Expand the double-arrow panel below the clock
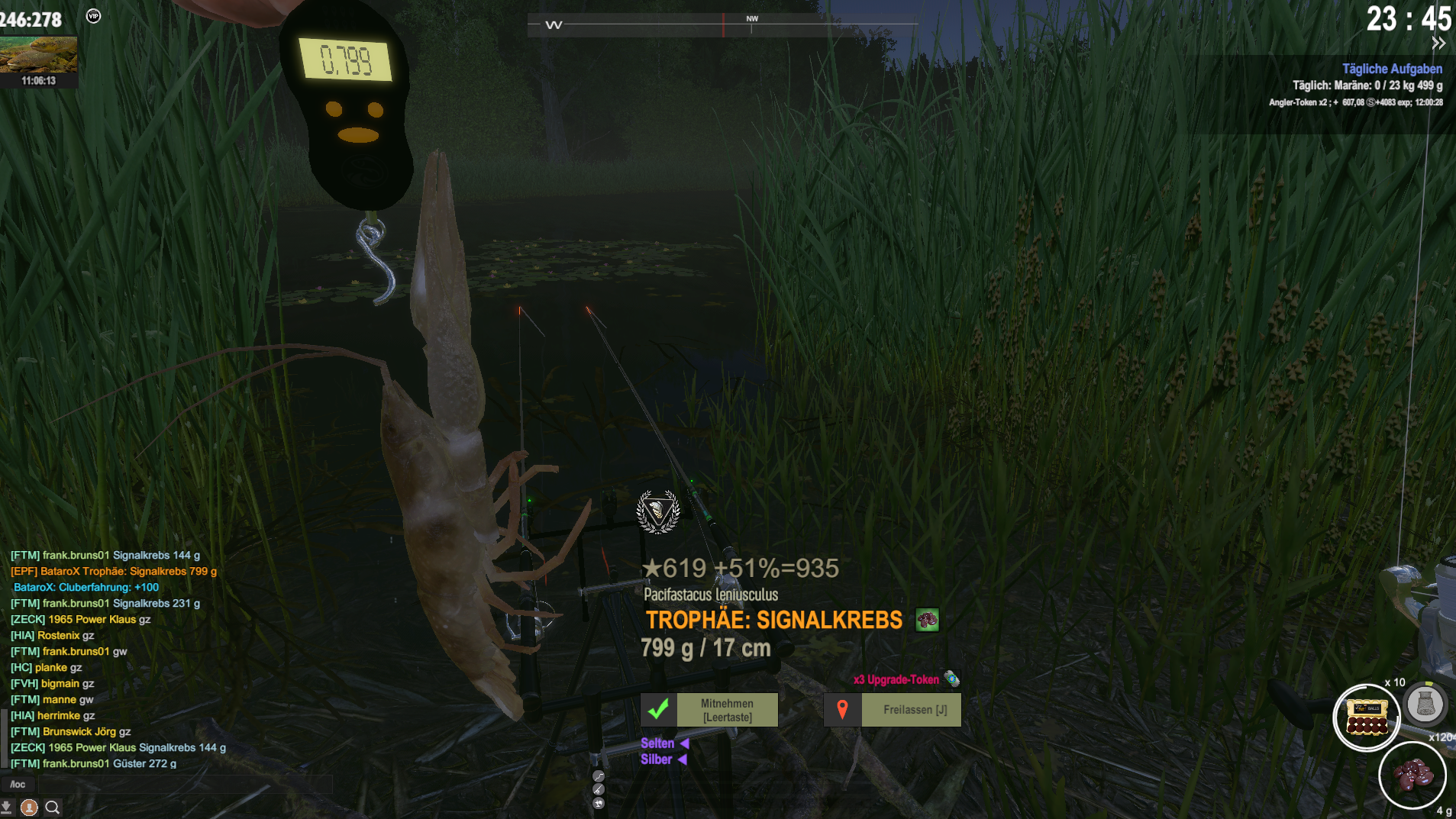The height and width of the screenshot is (819, 1456). click(1438, 44)
